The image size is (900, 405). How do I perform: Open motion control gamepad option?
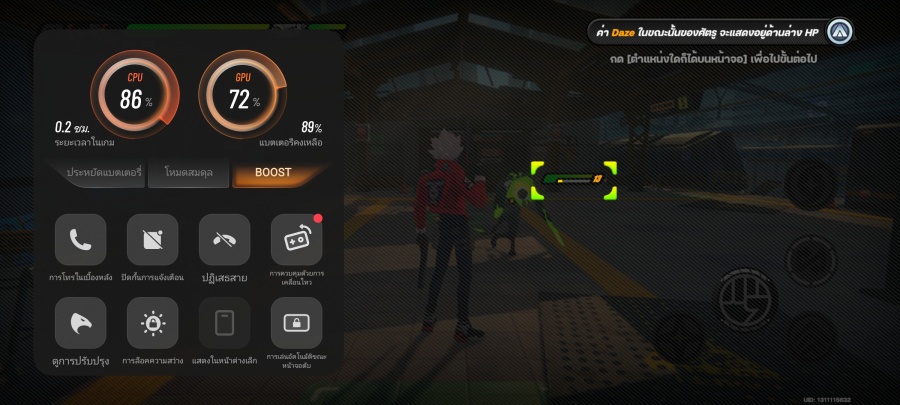(x=296, y=240)
